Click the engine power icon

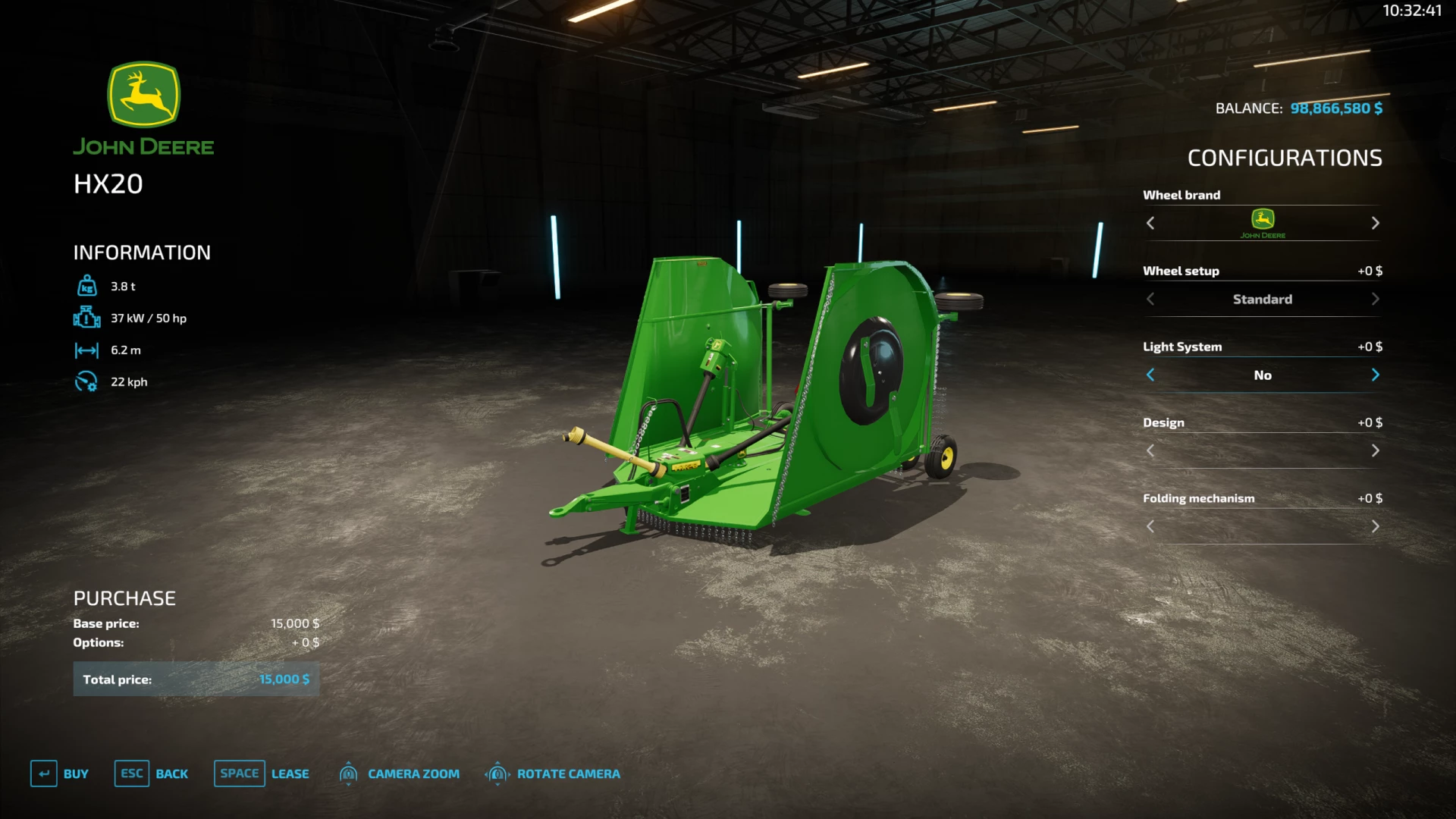pyautogui.click(x=87, y=318)
